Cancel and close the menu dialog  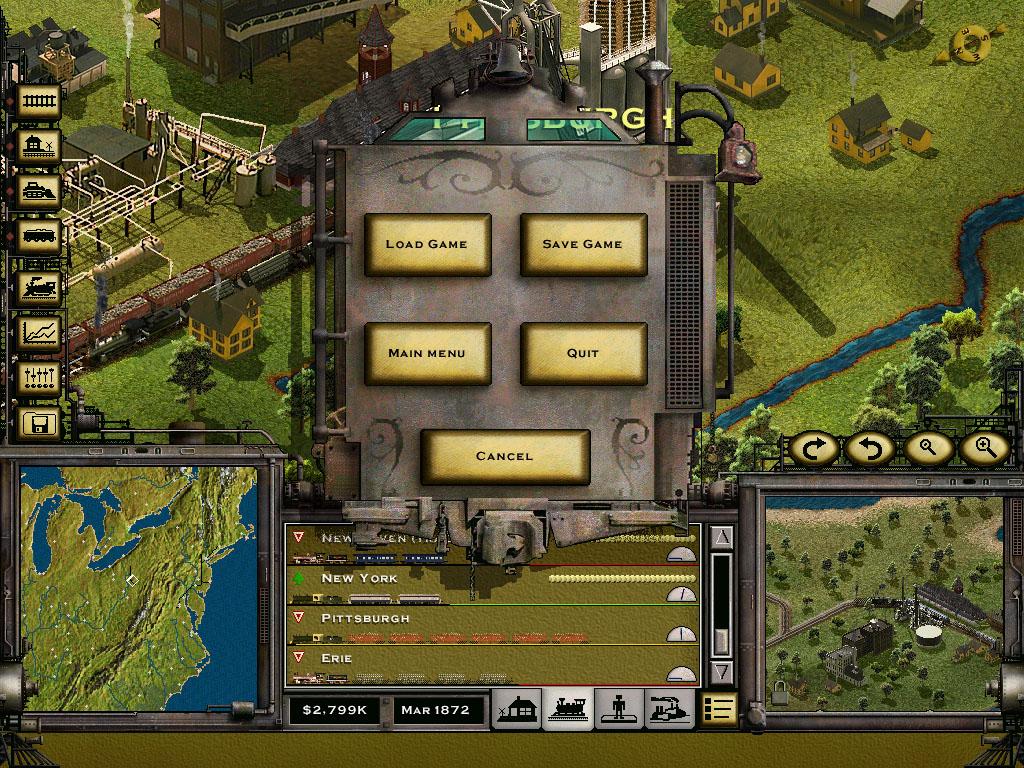tap(505, 456)
